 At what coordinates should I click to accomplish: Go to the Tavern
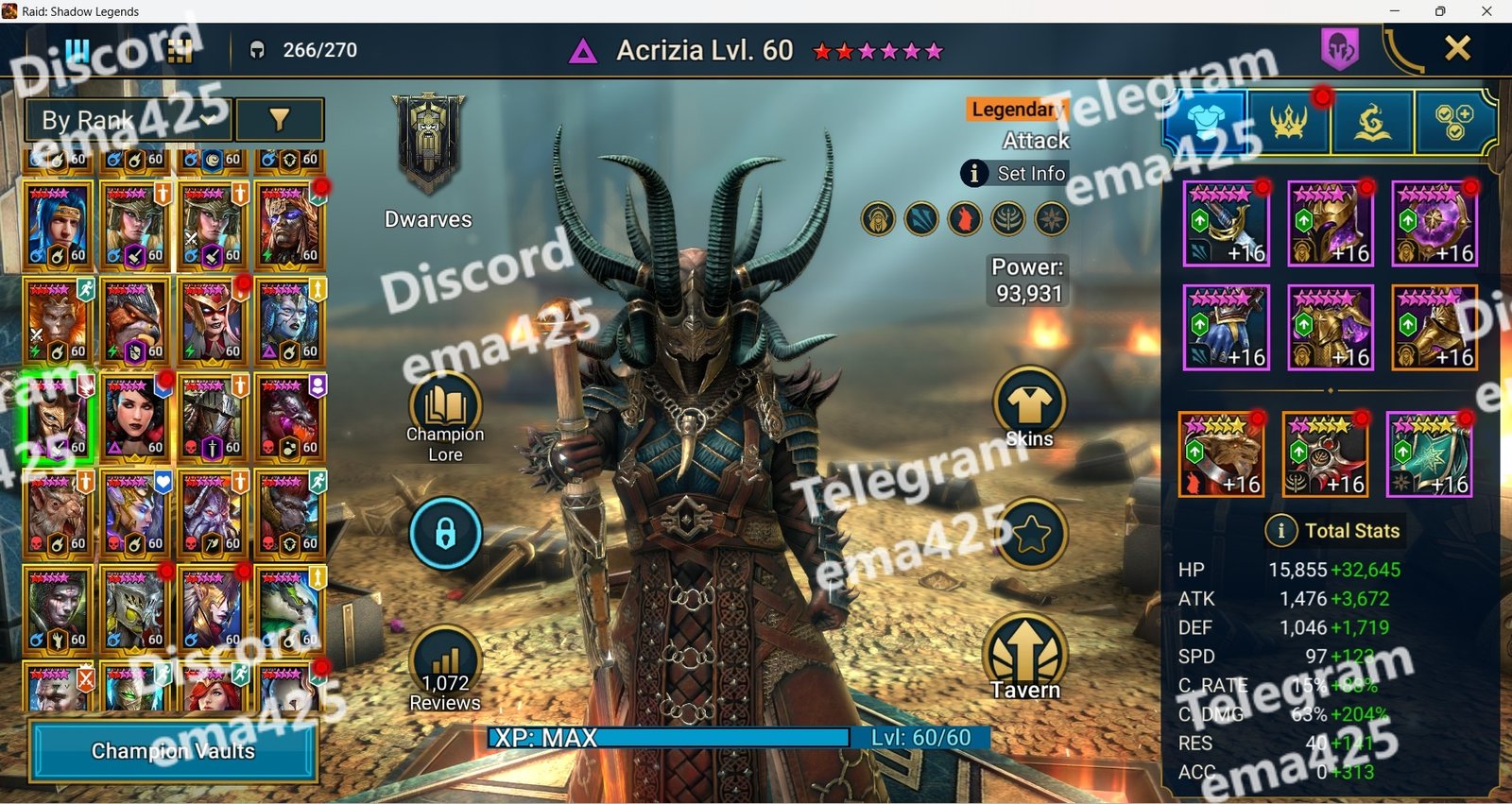pyautogui.click(x=1025, y=657)
